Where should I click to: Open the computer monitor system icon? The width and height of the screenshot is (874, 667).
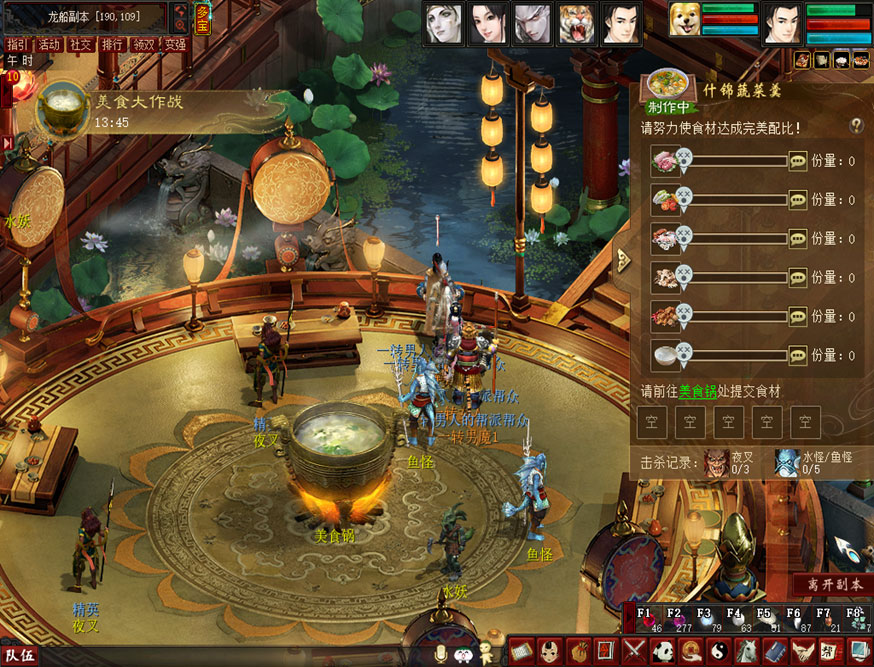tap(859, 651)
